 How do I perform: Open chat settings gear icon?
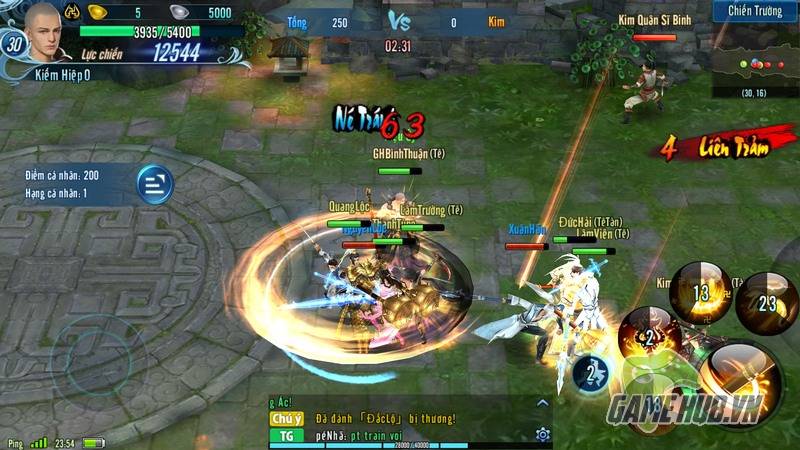coord(542,434)
